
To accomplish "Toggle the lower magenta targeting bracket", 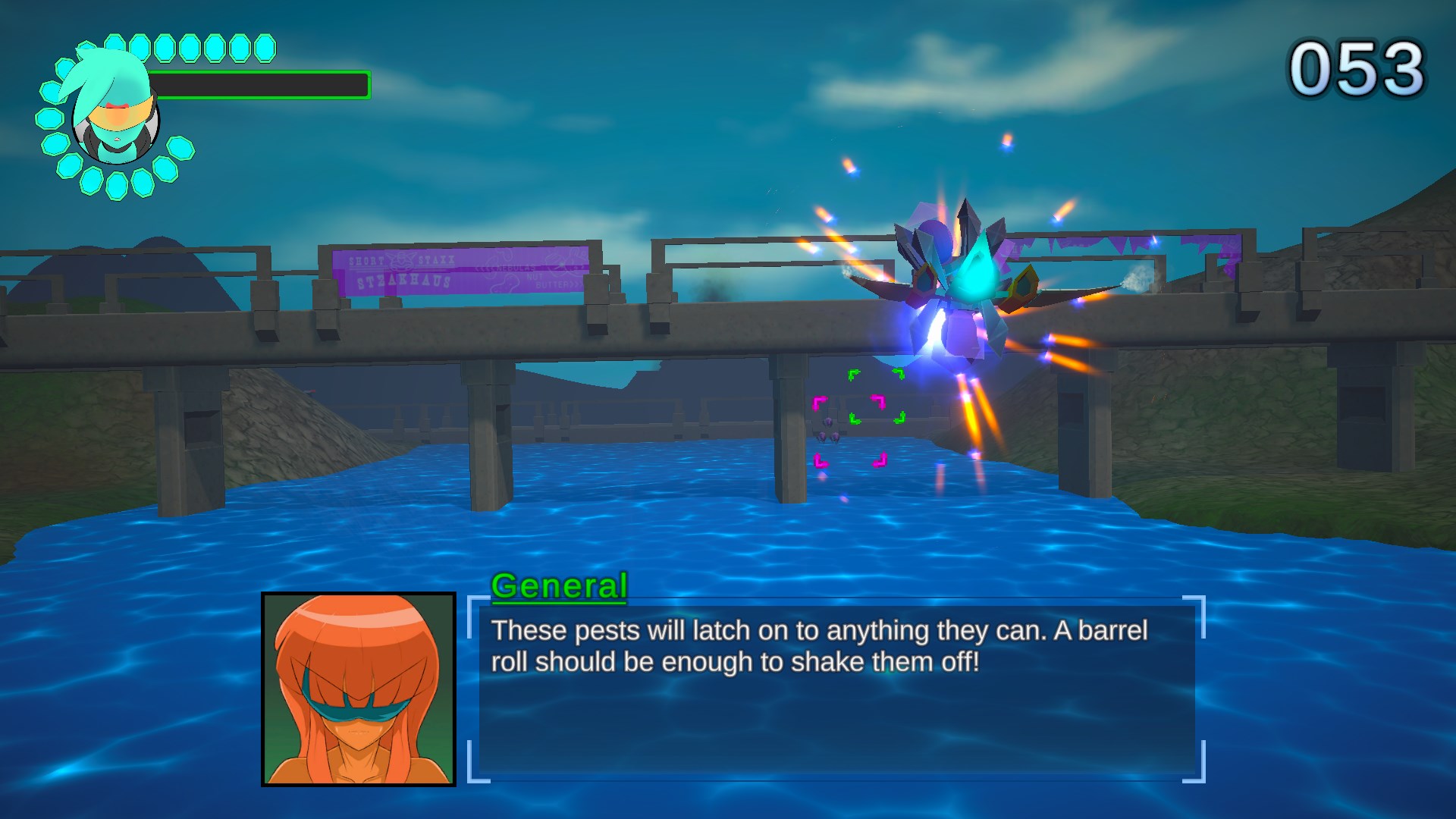I will tap(849, 460).
